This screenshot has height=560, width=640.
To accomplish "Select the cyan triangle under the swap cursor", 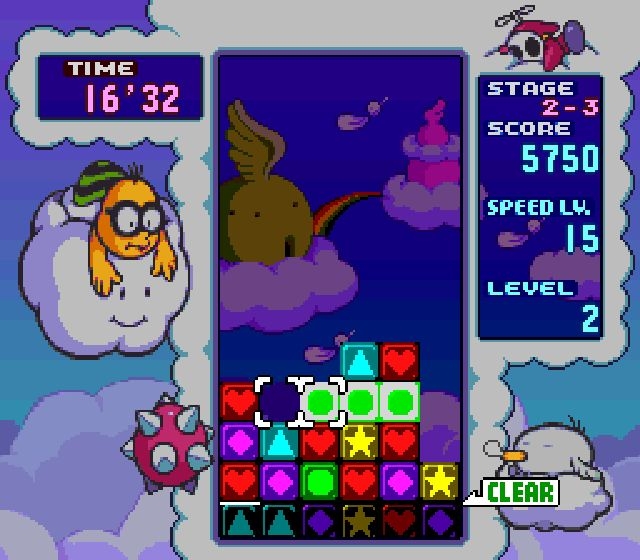I will (280, 441).
